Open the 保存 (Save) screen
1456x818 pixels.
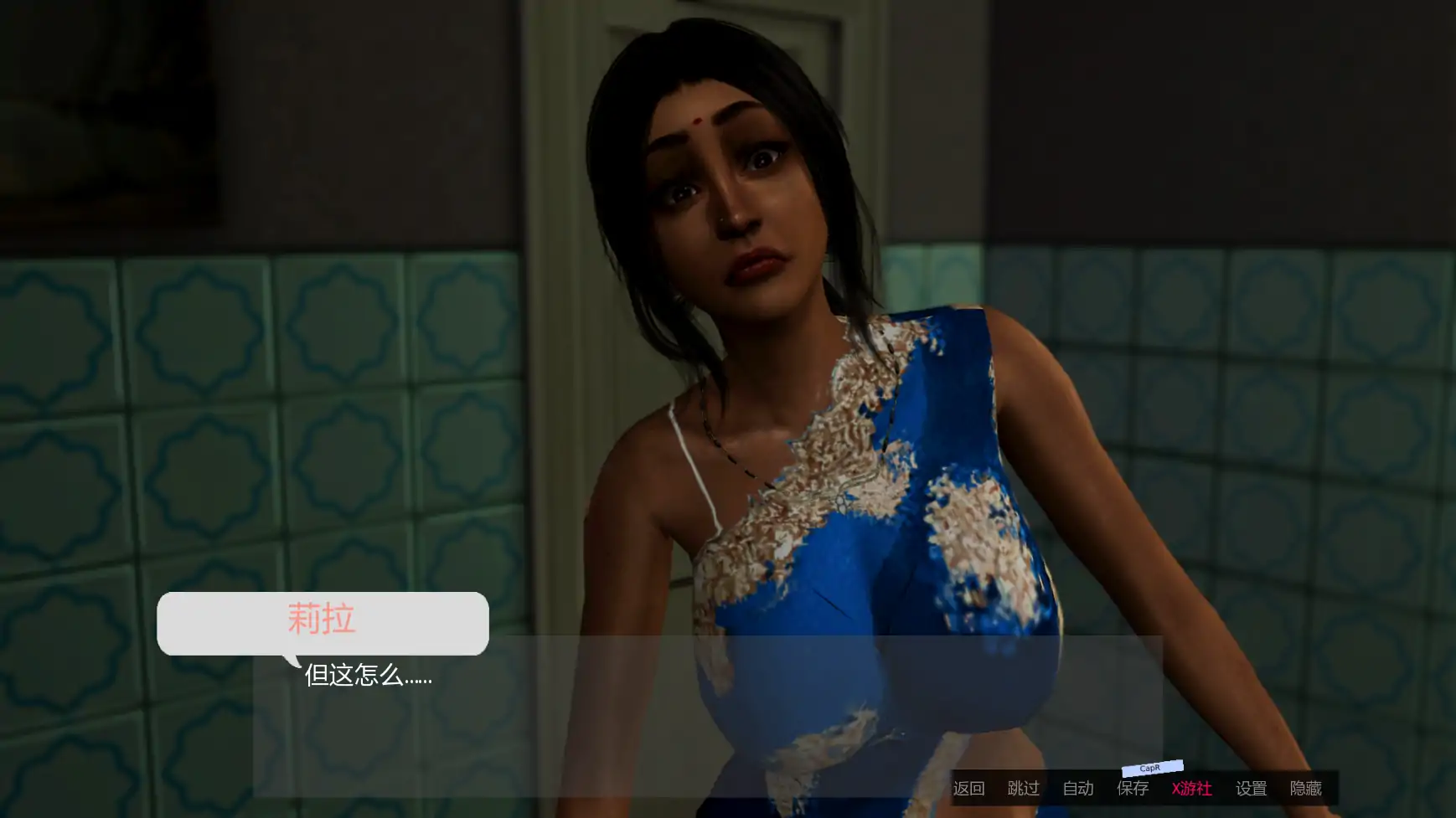[1133, 788]
